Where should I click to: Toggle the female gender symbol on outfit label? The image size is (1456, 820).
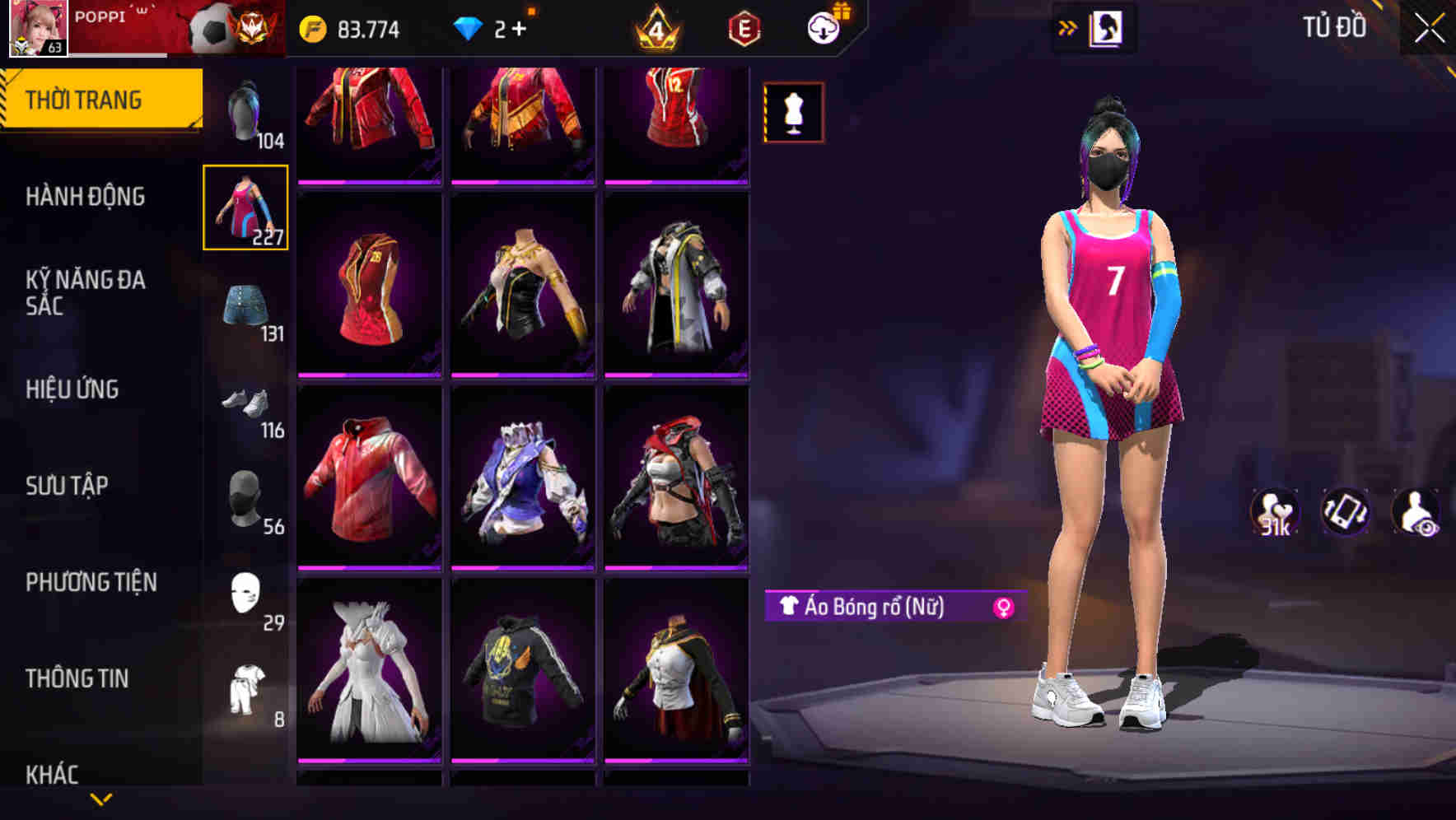(x=1003, y=609)
